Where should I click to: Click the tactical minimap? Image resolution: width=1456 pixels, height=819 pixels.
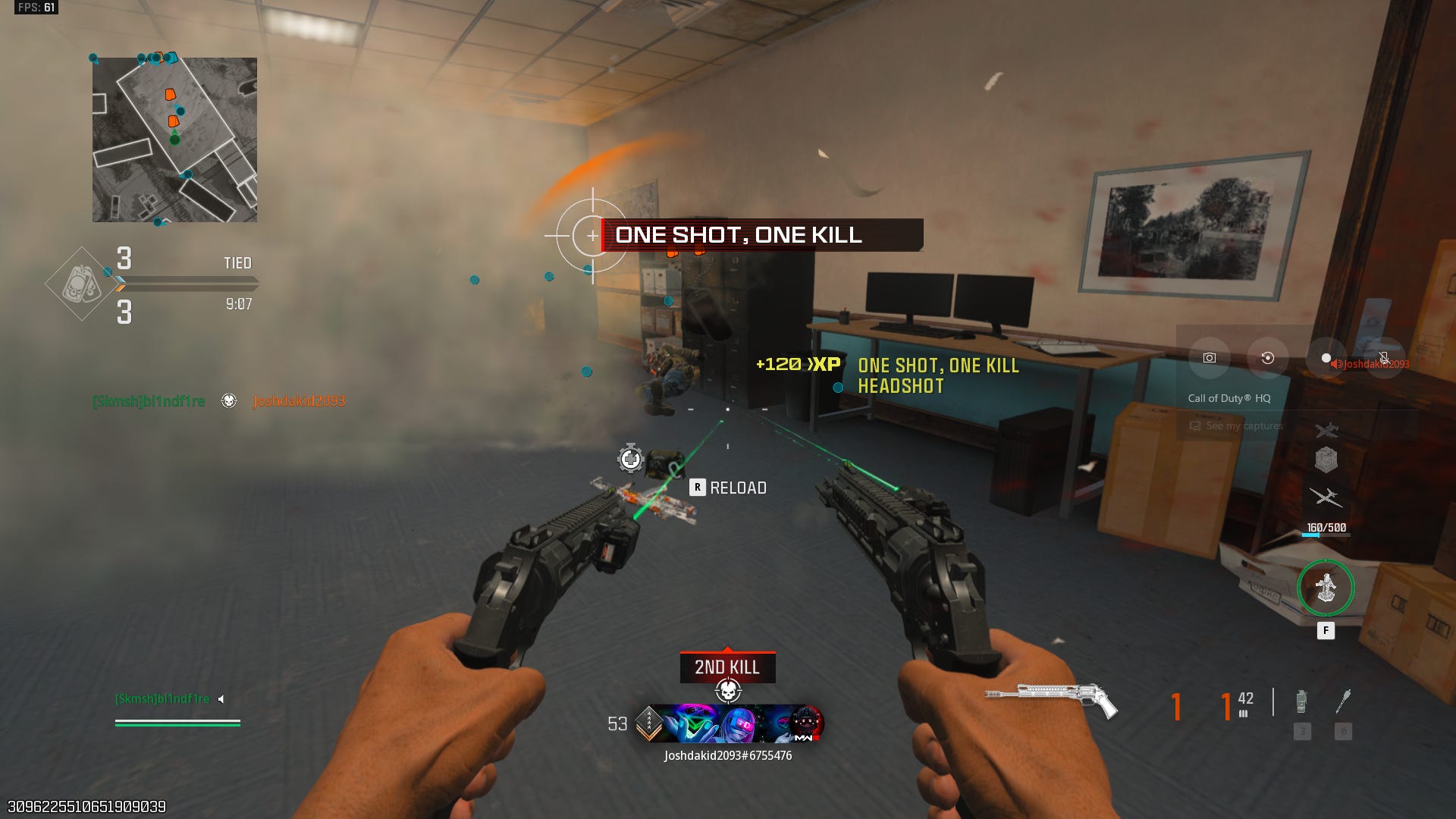tap(174, 140)
